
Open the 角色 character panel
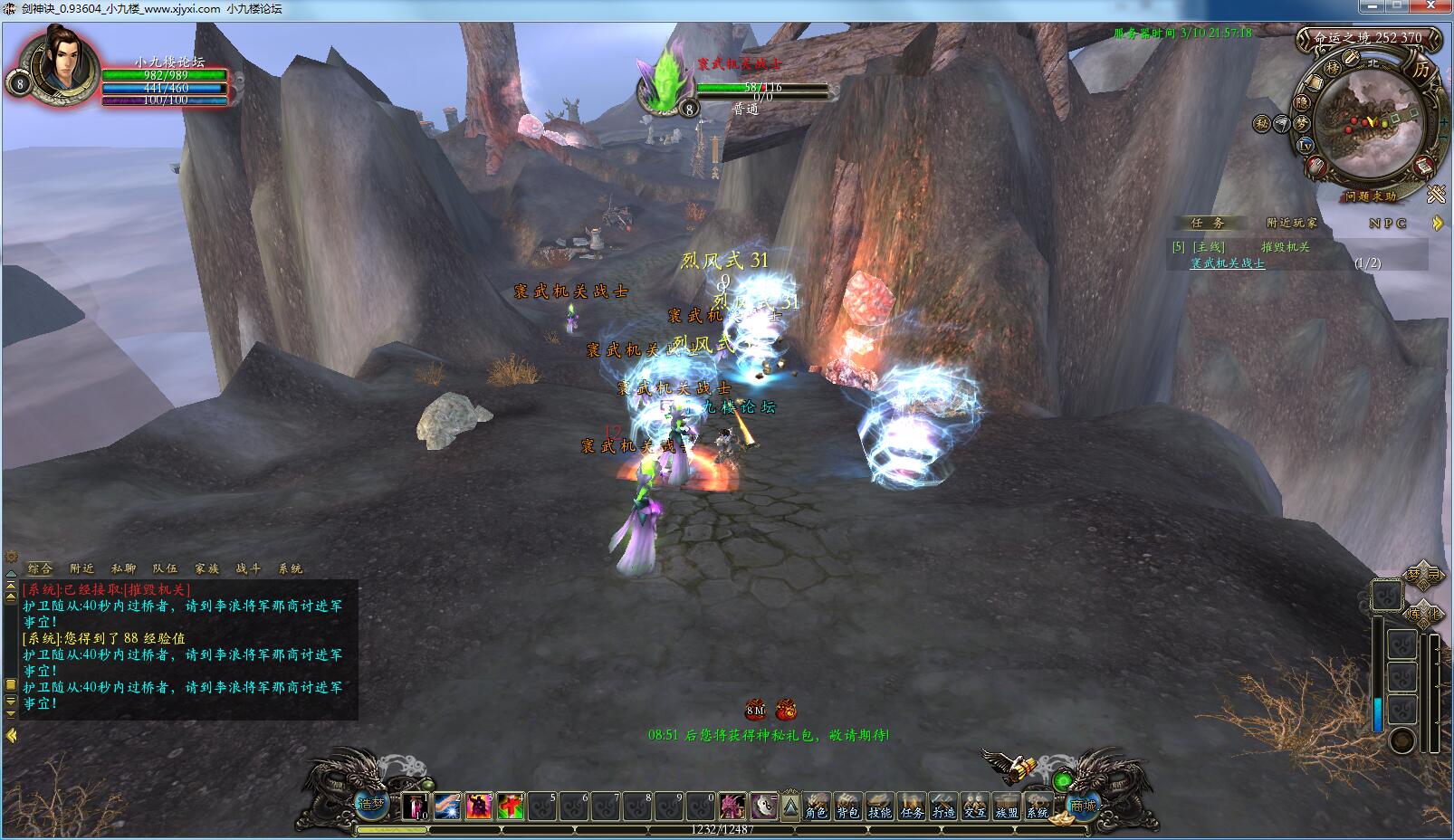817,805
